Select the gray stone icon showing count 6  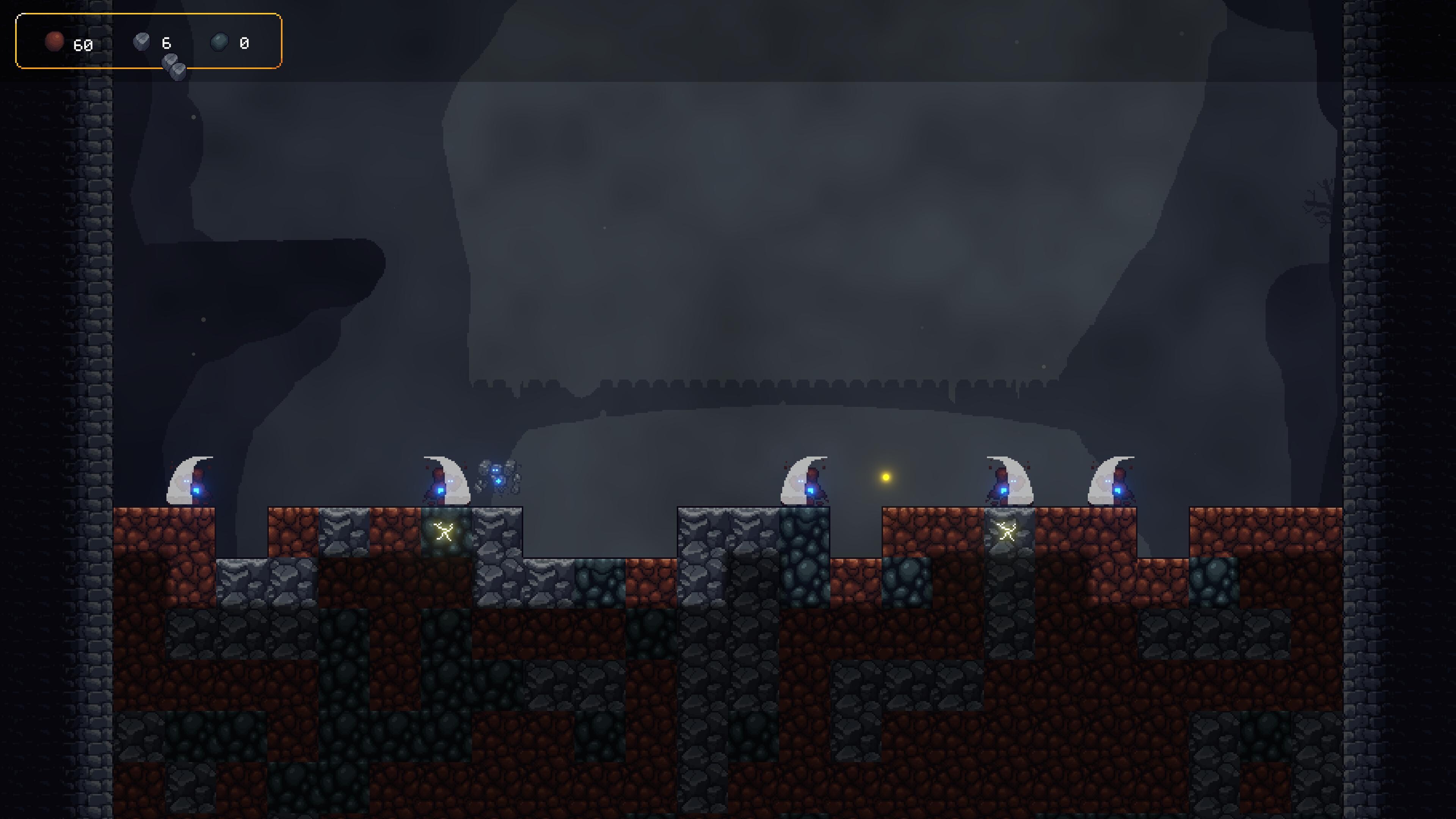click(141, 42)
